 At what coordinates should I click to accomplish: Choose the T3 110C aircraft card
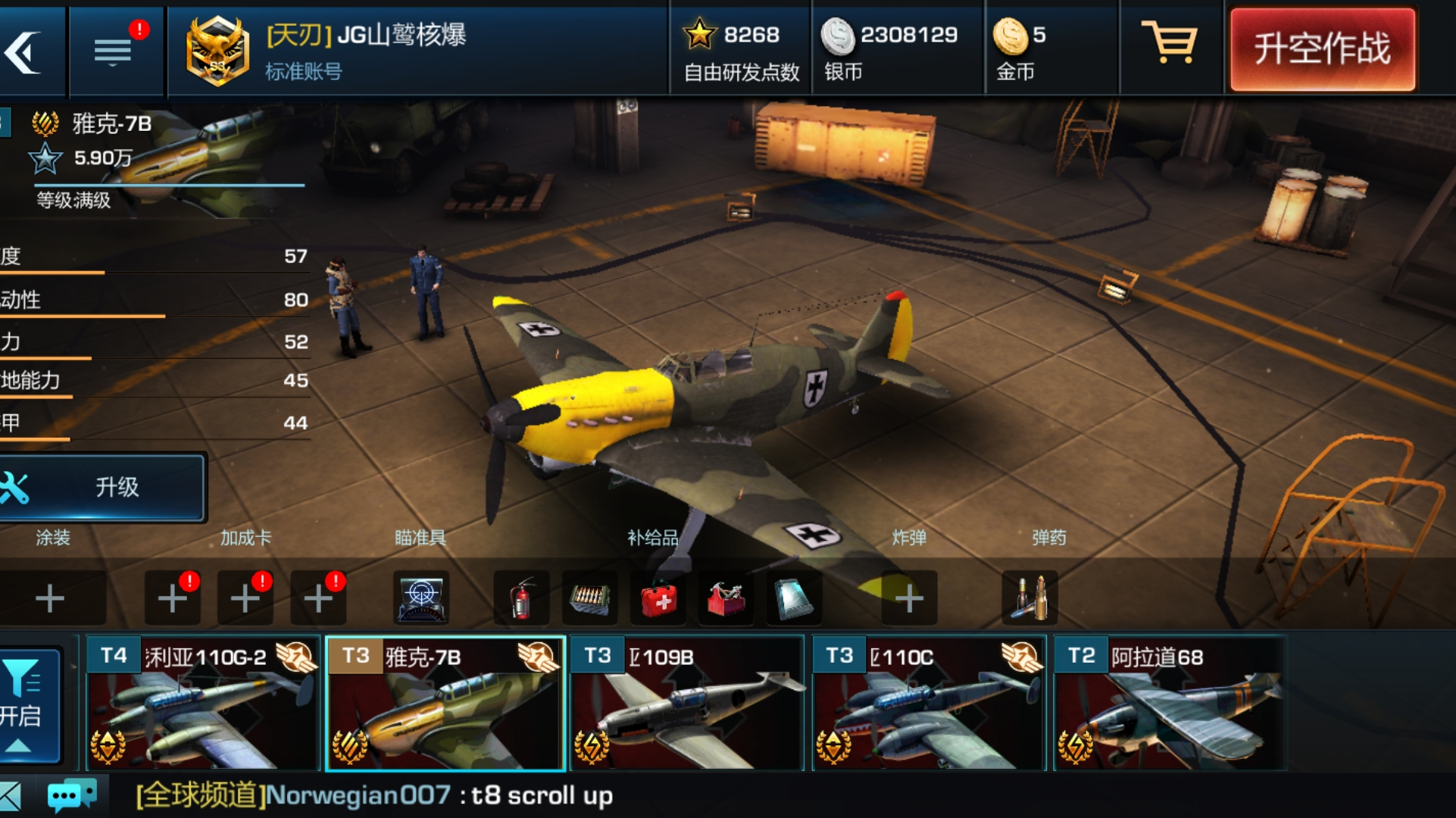929,703
